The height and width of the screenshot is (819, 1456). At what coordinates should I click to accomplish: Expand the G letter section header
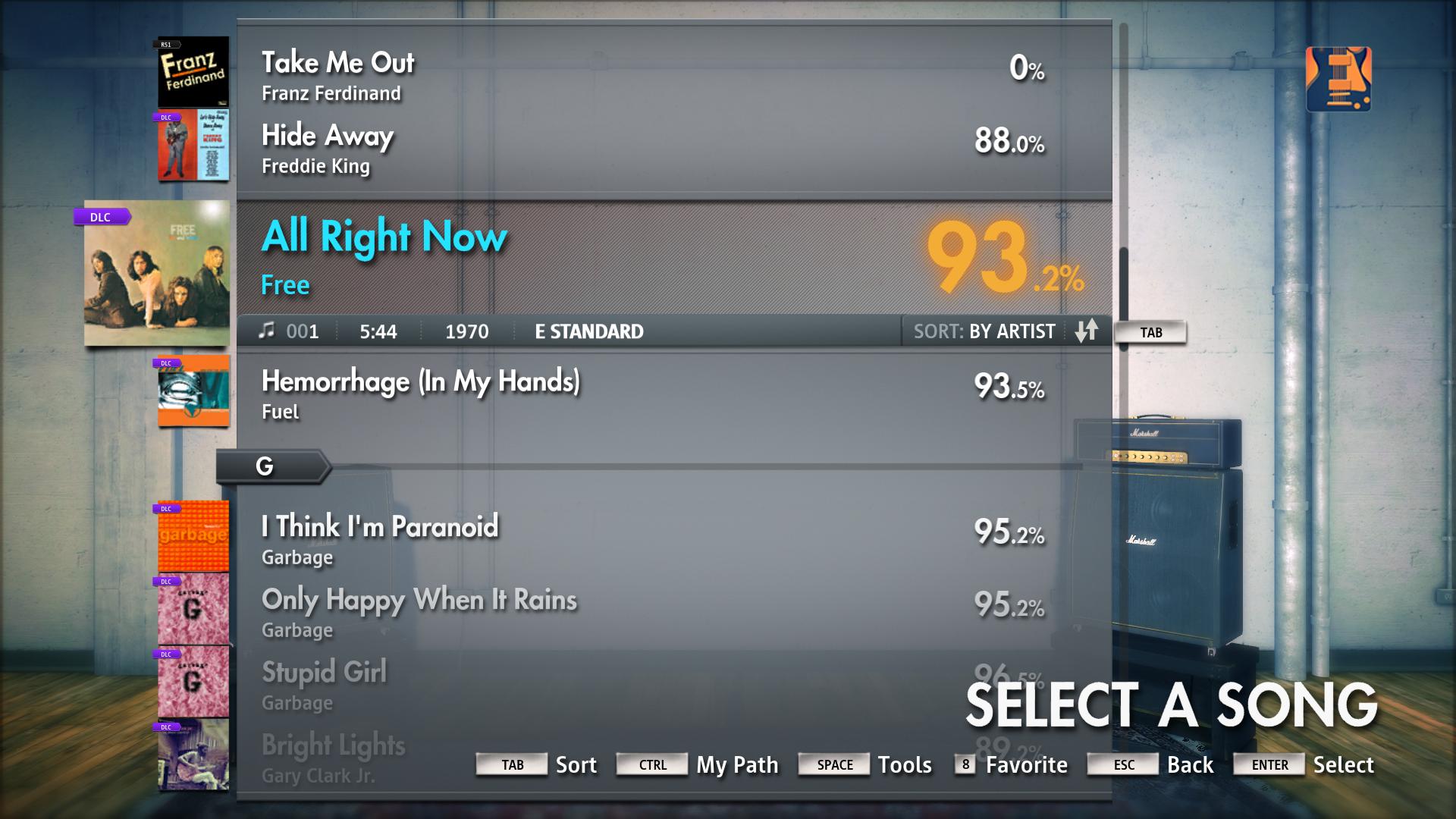click(x=265, y=466)
